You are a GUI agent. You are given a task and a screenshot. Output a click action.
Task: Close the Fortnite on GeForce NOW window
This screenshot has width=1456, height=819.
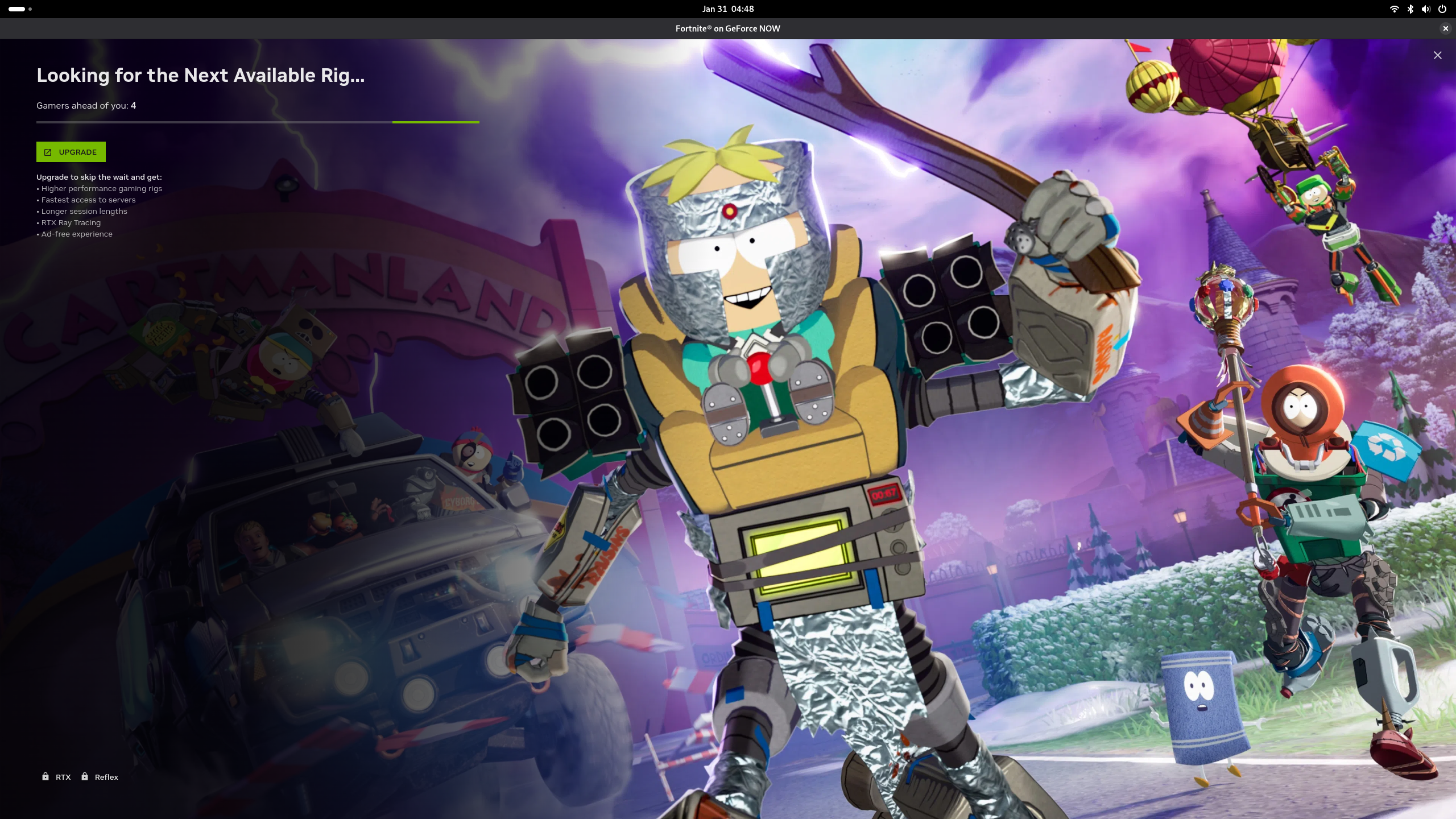pyautogui.click(x=1445, y=28)
